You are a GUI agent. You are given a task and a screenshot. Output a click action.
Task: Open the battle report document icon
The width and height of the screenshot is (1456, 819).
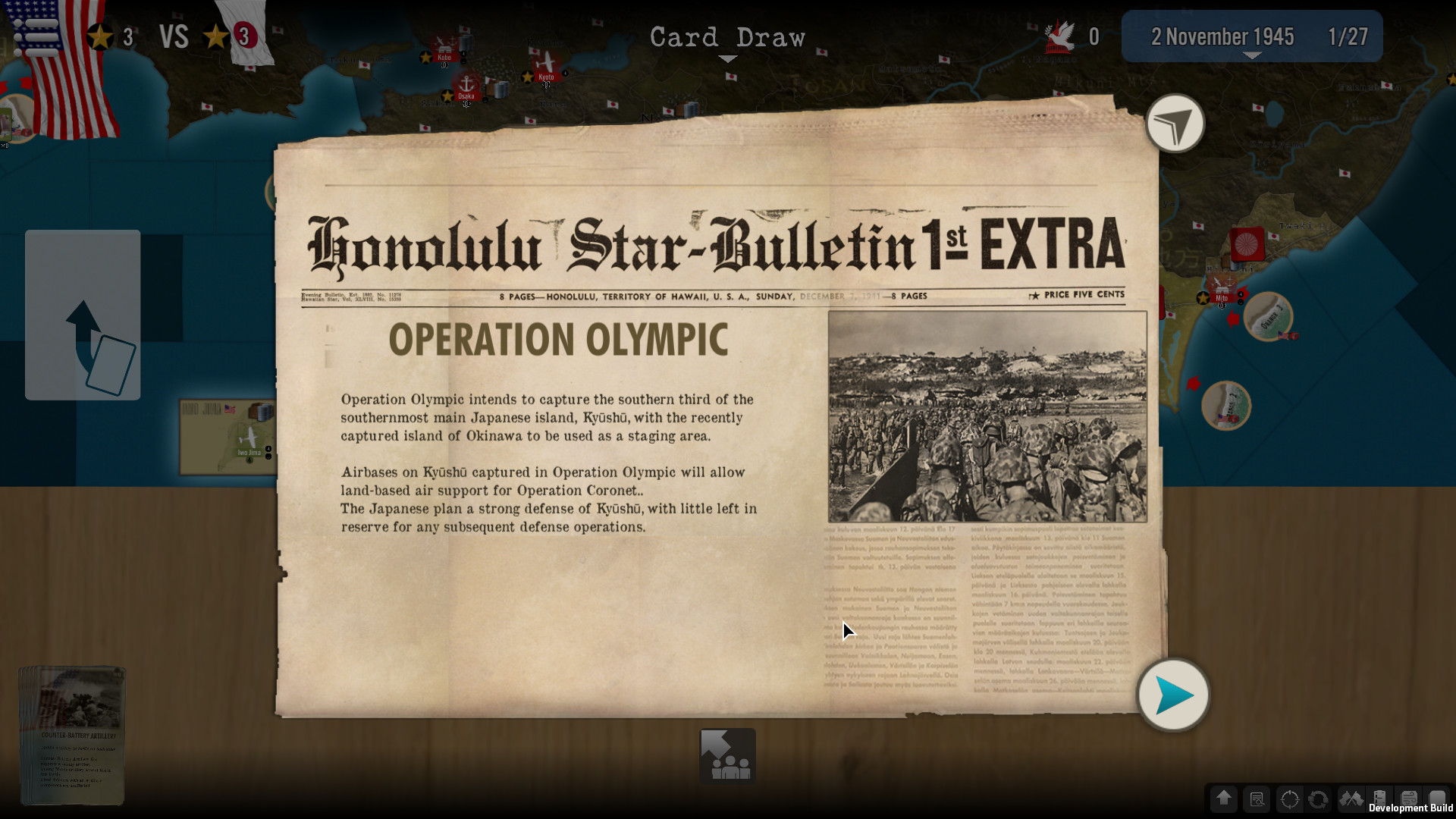(x=1257, y=799)
